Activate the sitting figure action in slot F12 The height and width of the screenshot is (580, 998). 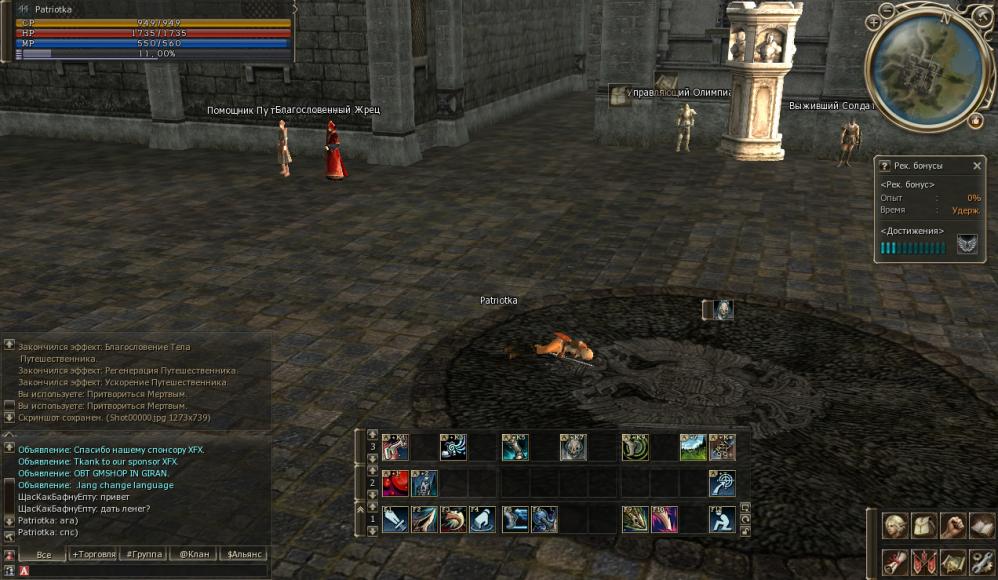pos(722,519)
